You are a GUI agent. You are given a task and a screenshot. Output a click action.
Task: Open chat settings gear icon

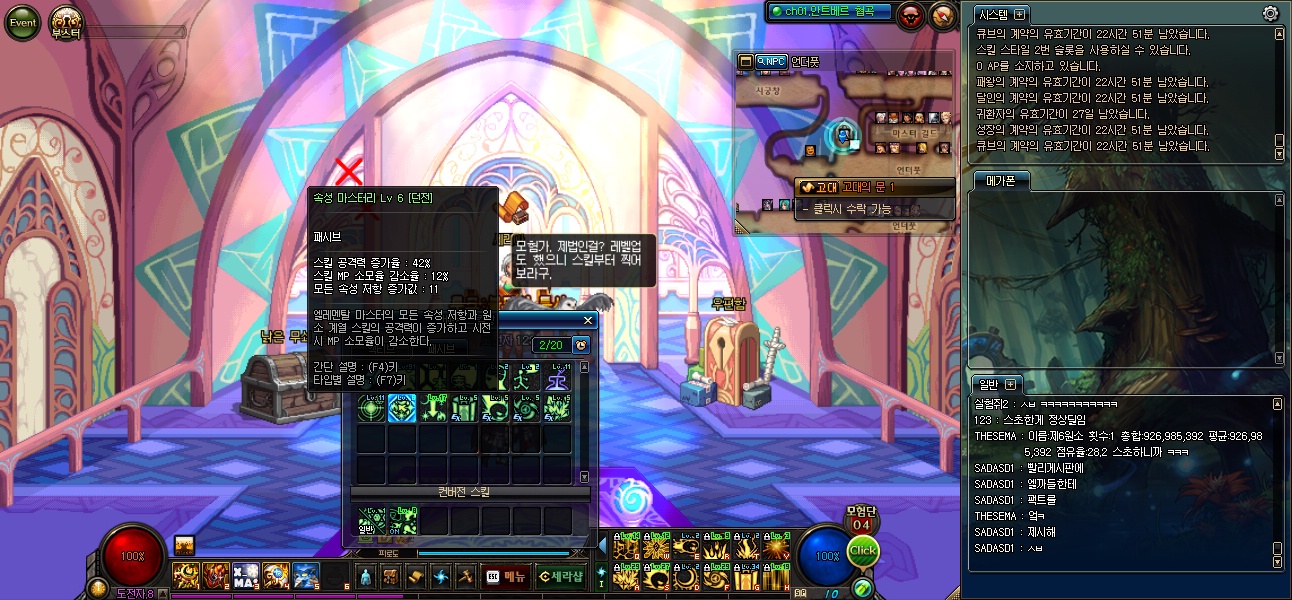click(x=1270, y=14)
